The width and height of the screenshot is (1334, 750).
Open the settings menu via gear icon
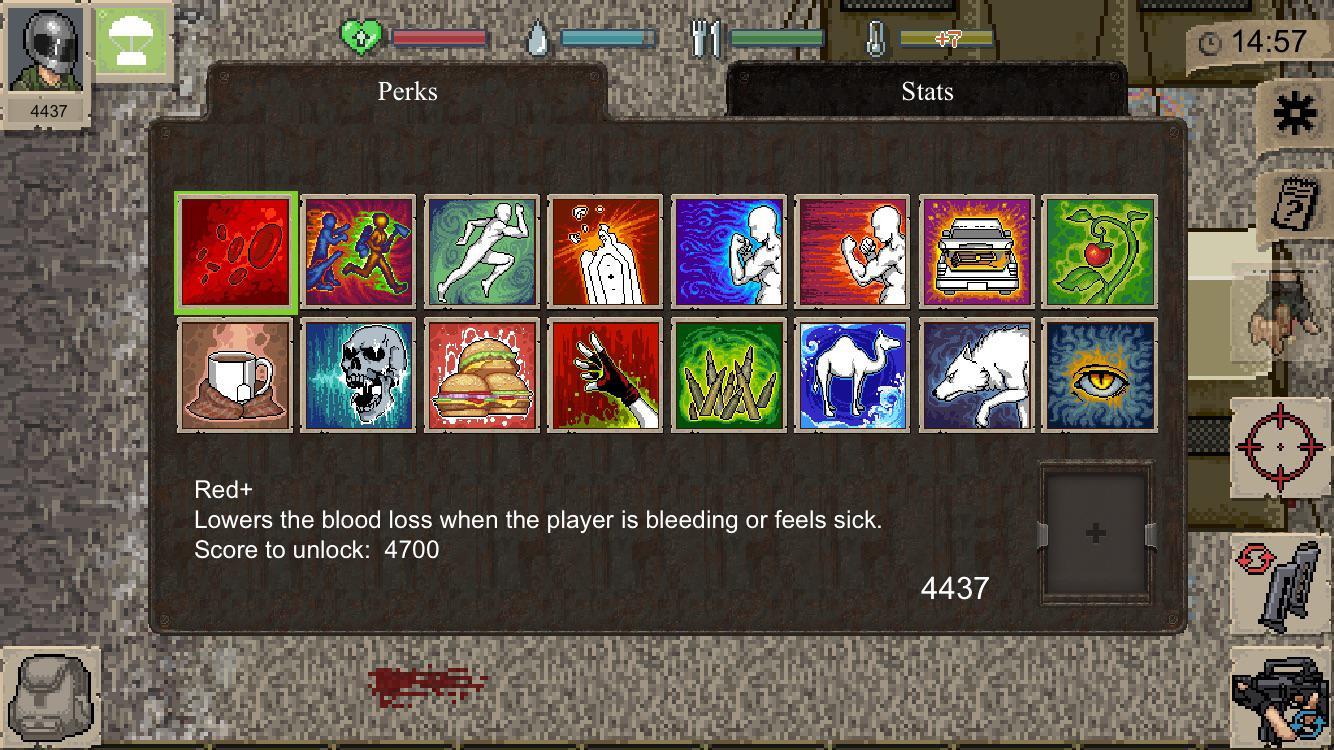(1295, 112)
